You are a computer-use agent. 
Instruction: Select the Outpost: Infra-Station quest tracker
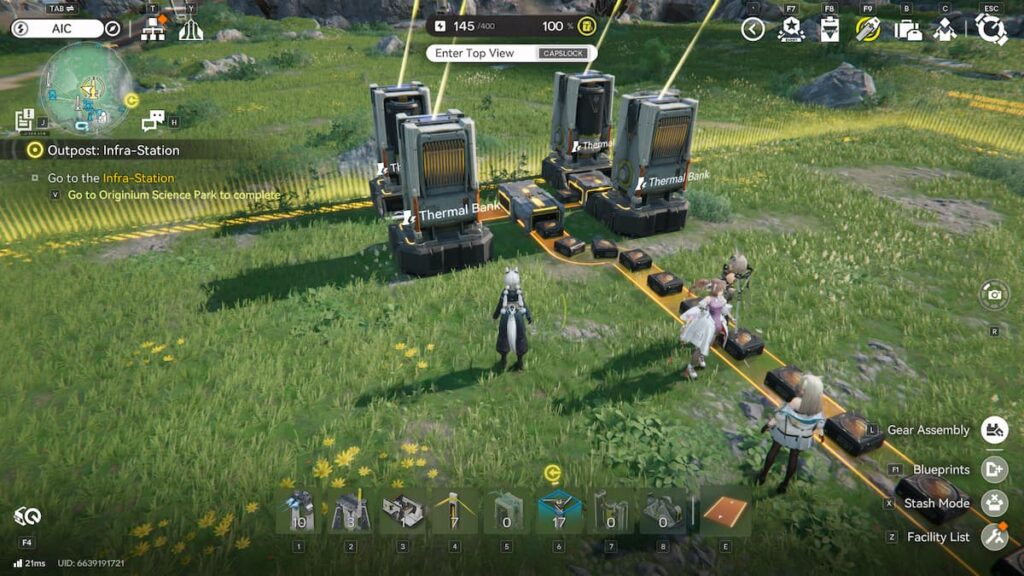coord(114,150)
